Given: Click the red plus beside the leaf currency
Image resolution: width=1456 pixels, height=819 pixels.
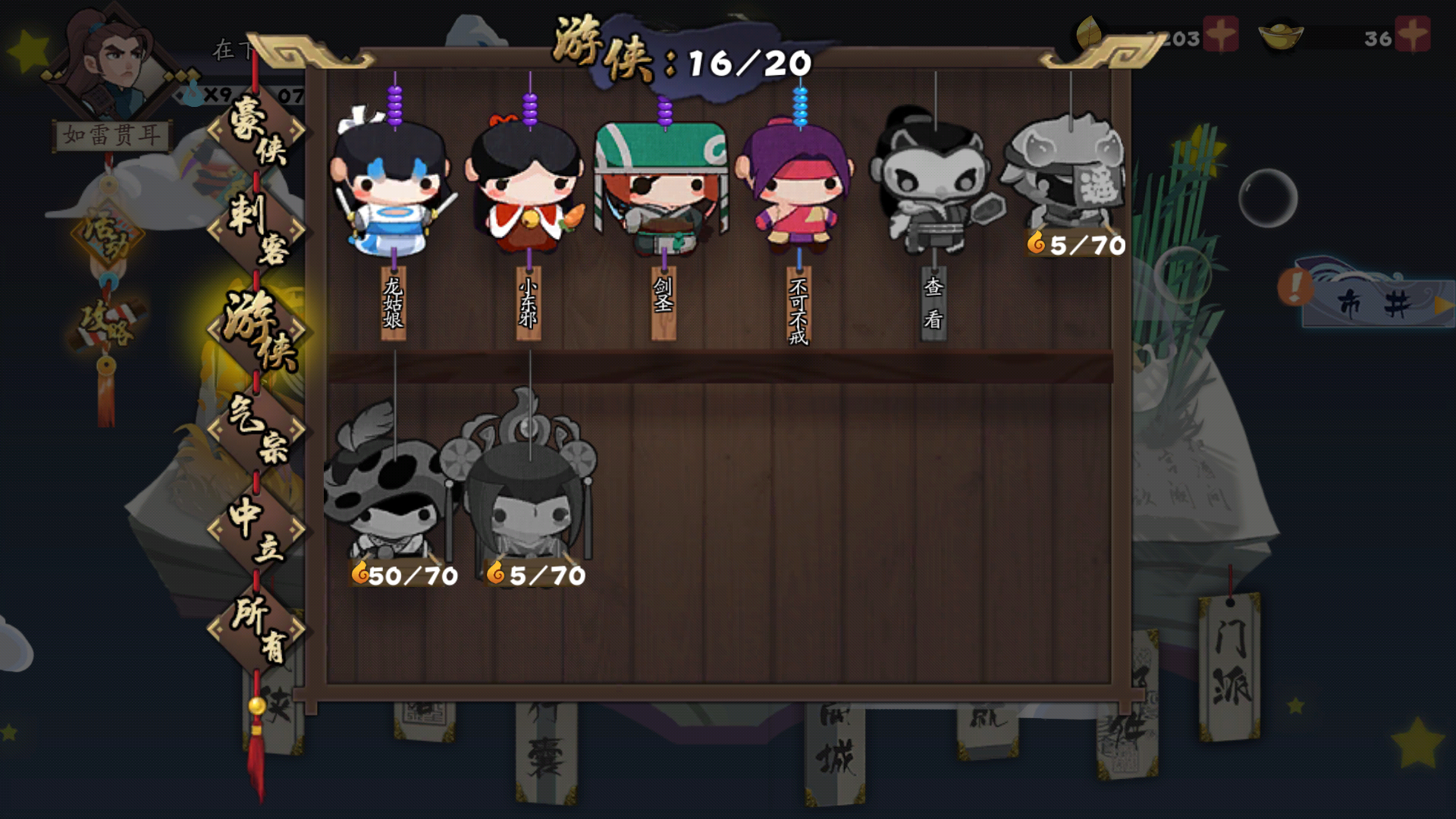Looking at the screenshot, I should pyautogui.click(x=1219, y=34).
